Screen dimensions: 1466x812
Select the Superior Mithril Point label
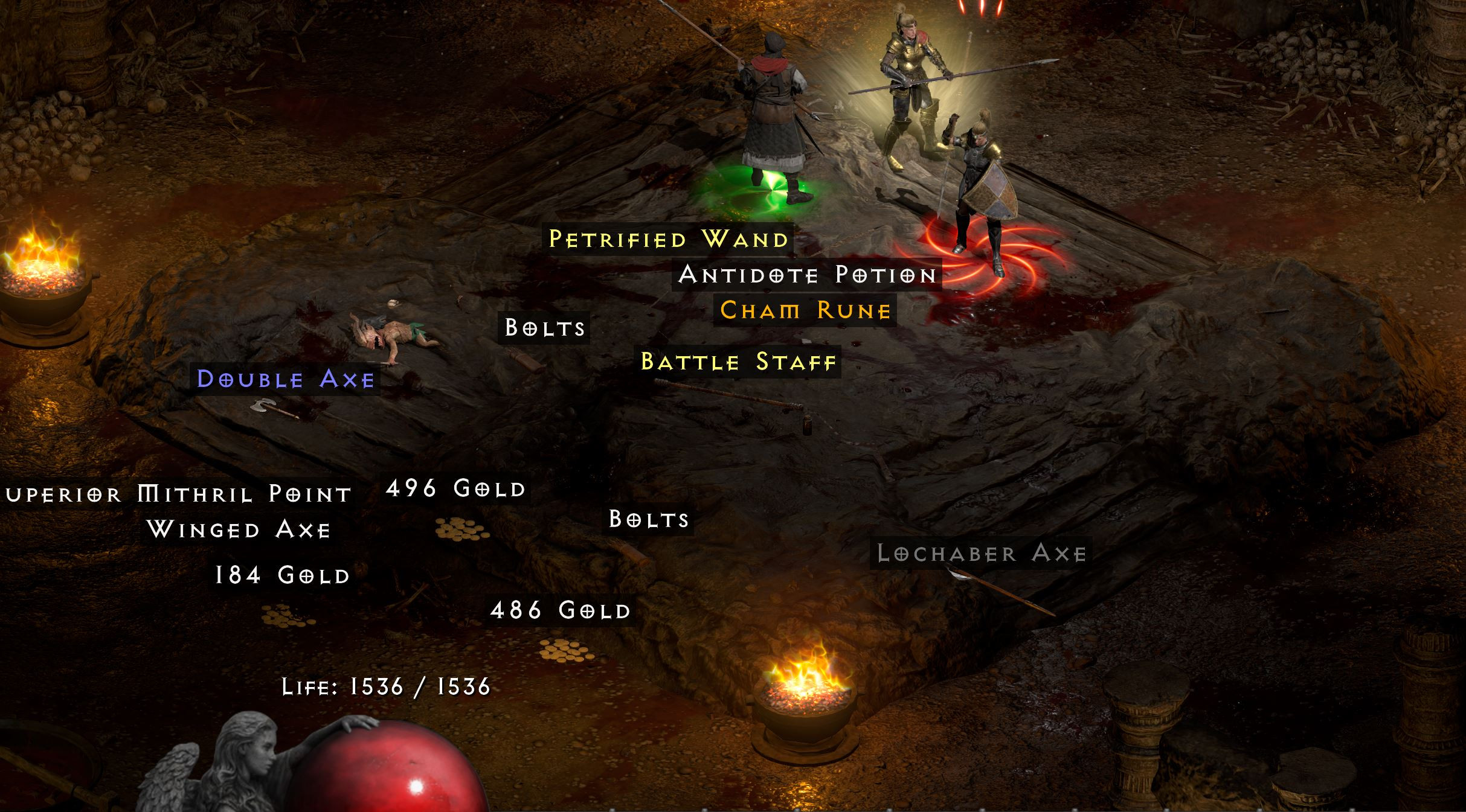pyautogui.click(x=179, y=494)
